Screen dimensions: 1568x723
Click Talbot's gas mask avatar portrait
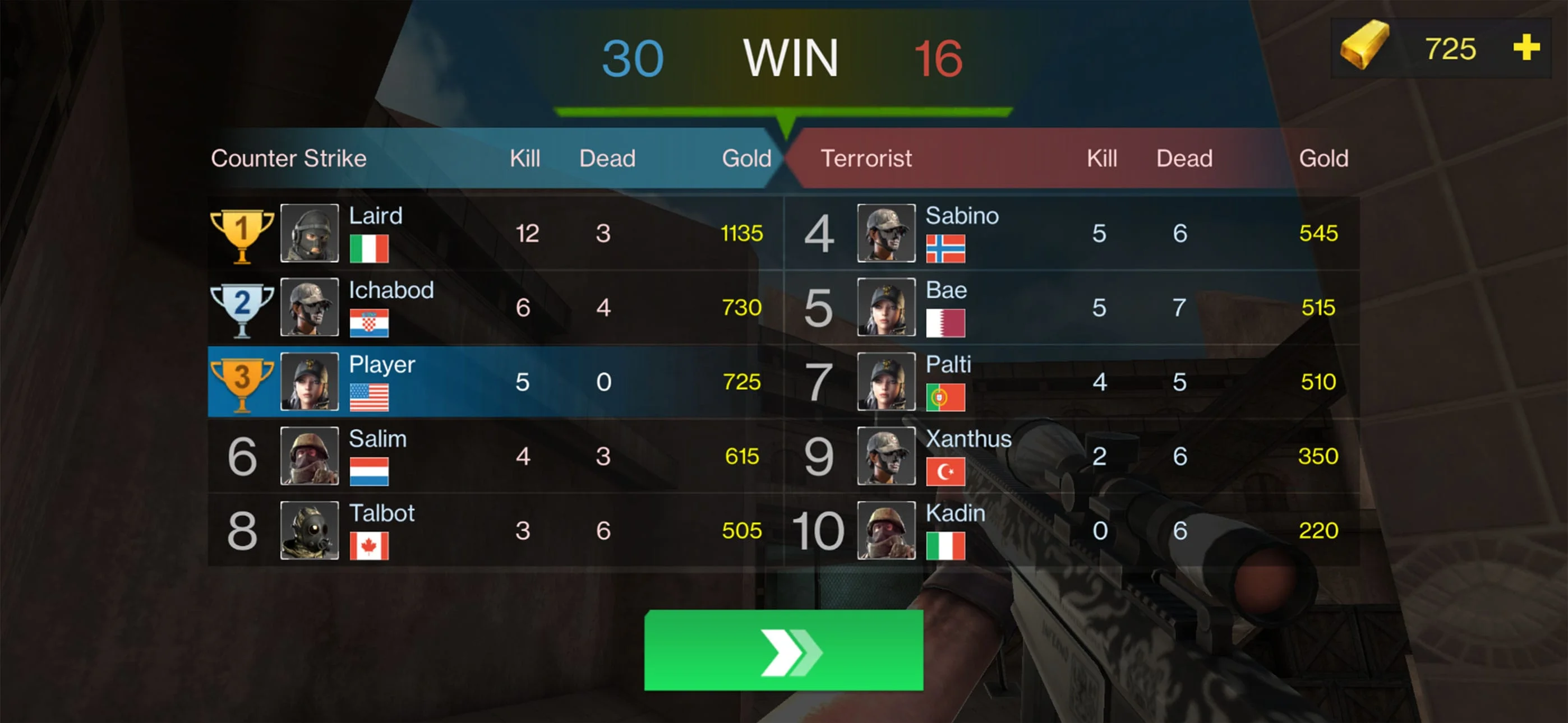click(311, 531)
